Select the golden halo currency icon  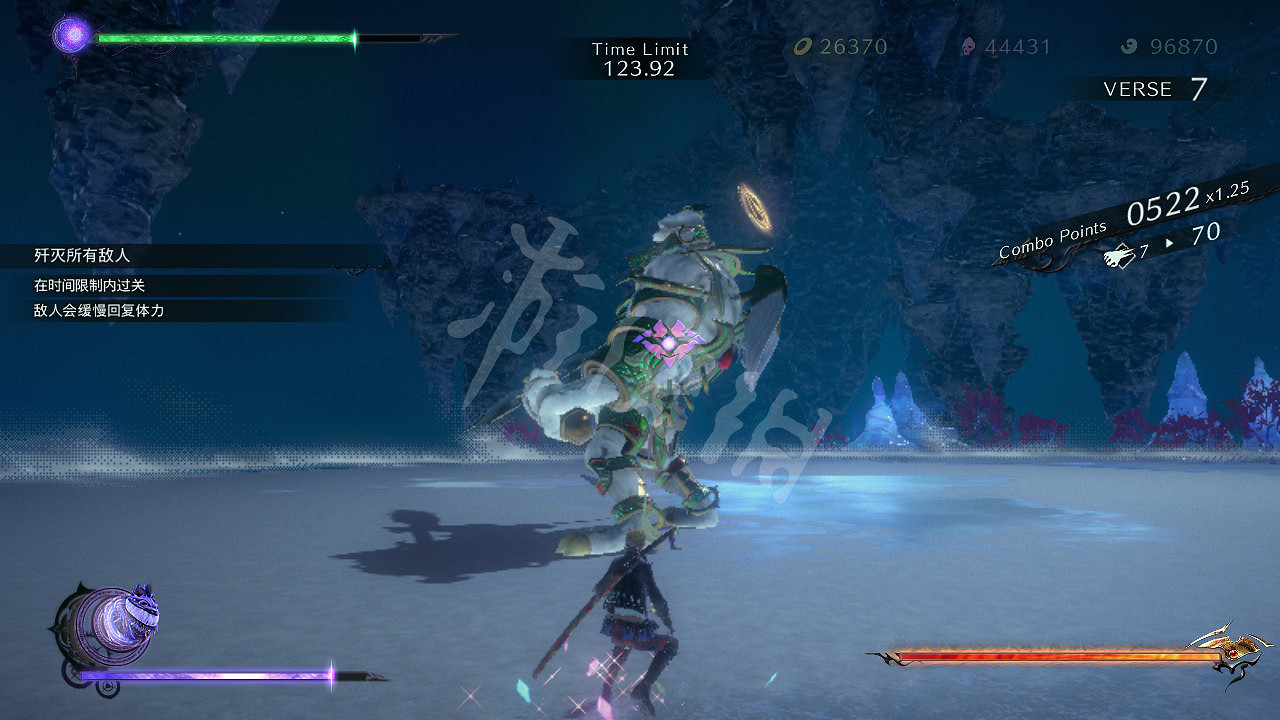pyautogui.click(x=805, y=46)
